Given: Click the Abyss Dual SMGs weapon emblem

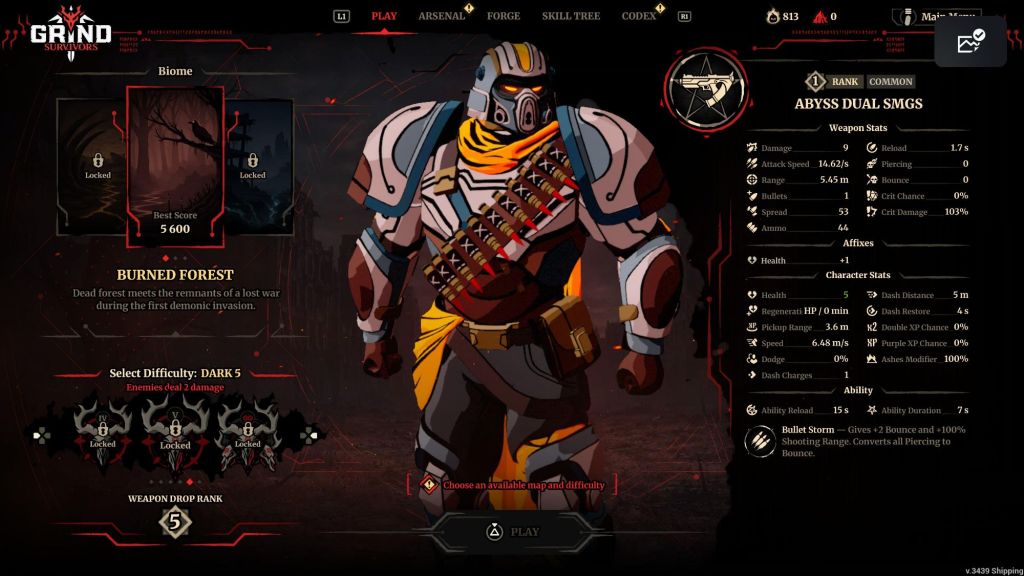Looking at the screenshot, I should pos(706,88).
